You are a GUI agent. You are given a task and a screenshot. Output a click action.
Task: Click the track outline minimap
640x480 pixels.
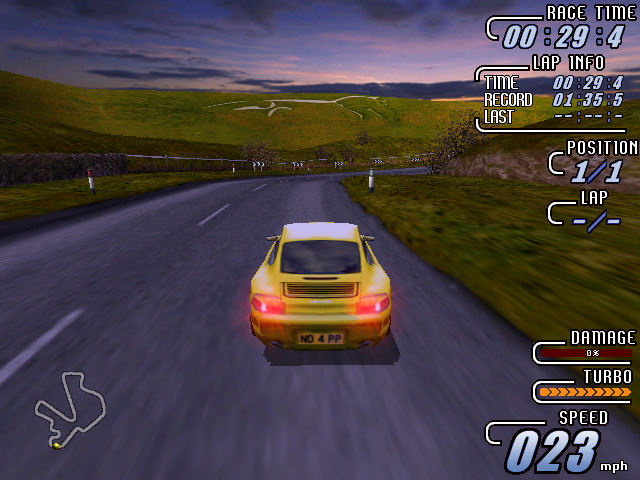coord(68,408)
